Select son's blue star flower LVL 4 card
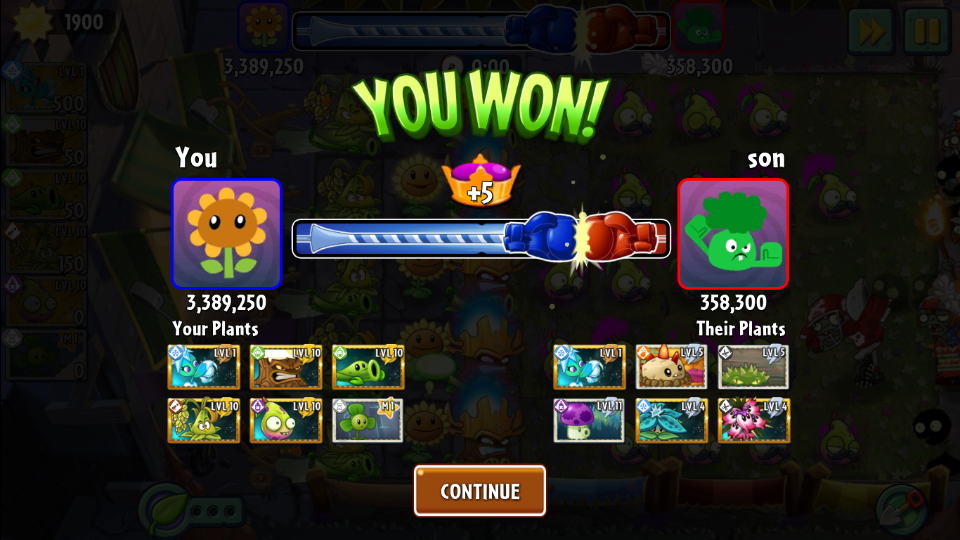This screenshot has width=960, height=540. 672,420
